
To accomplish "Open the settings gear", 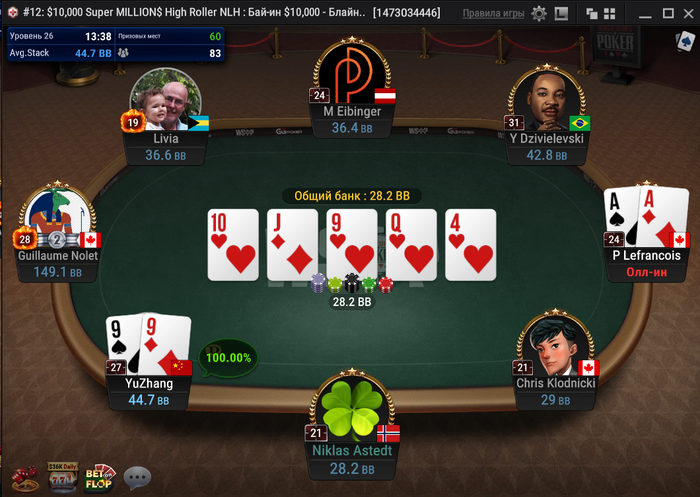I will point(539,14).
